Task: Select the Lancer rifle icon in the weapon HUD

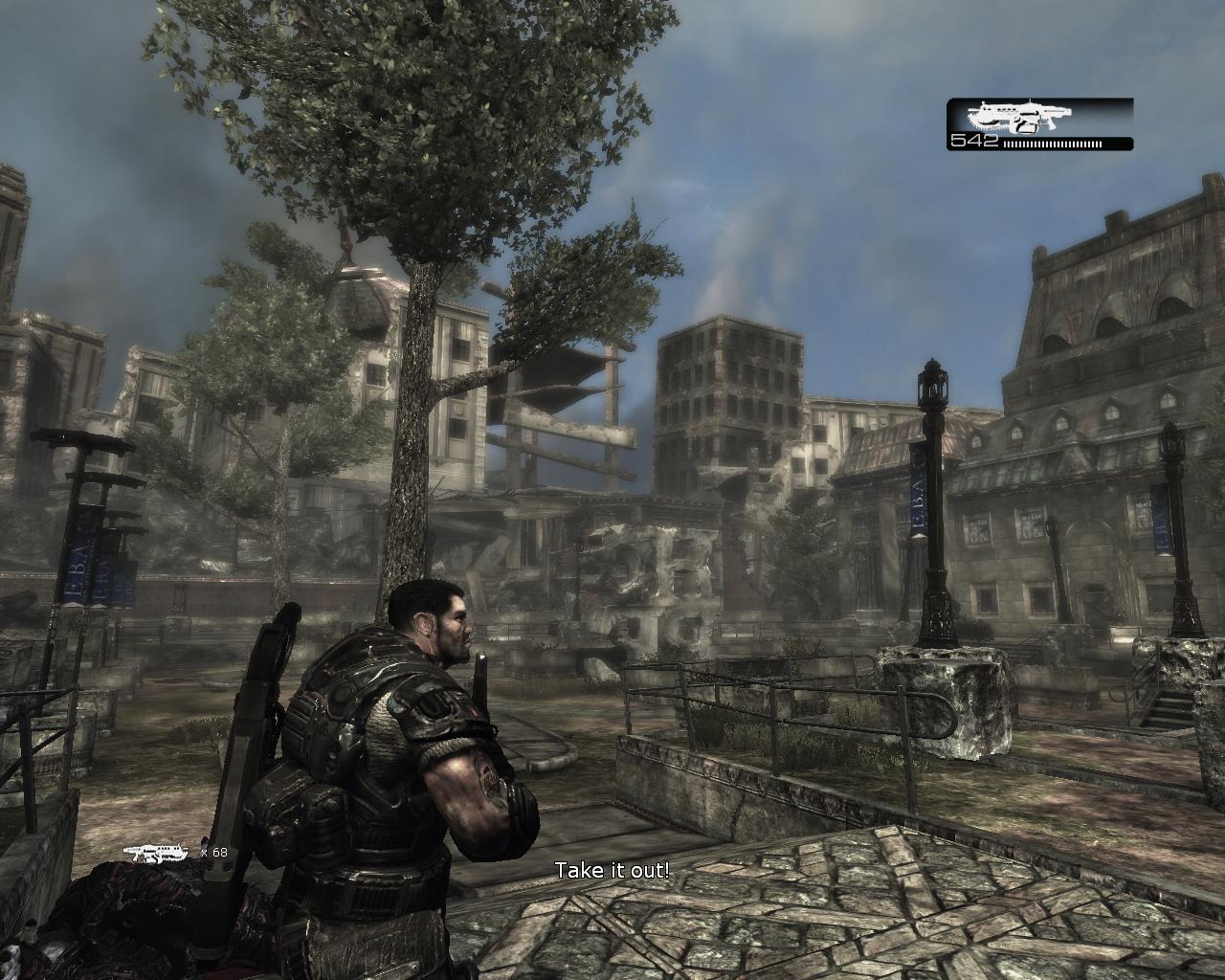Action: 1017,117
